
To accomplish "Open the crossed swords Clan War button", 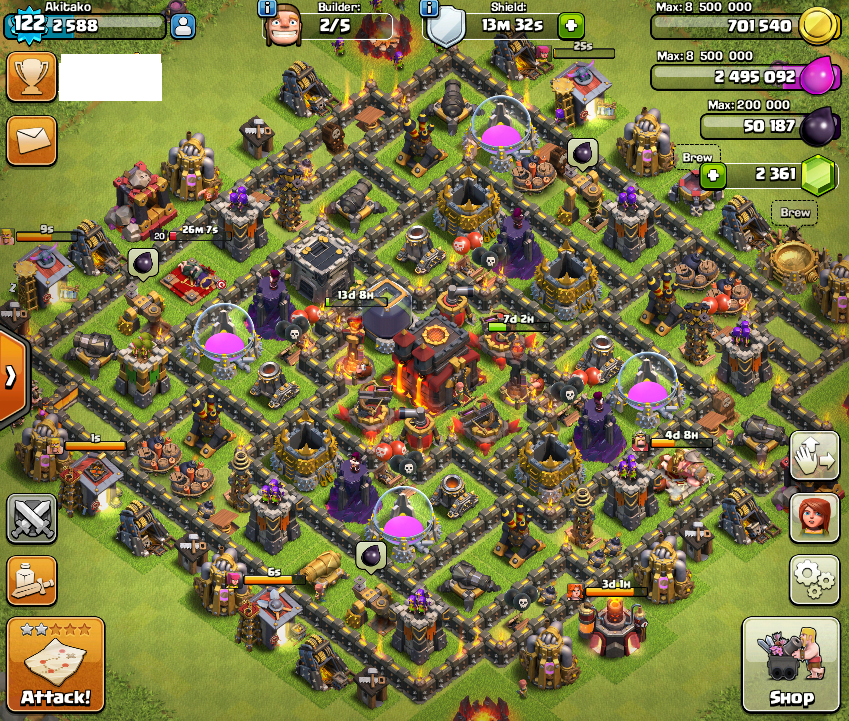I will click(31, 518).
